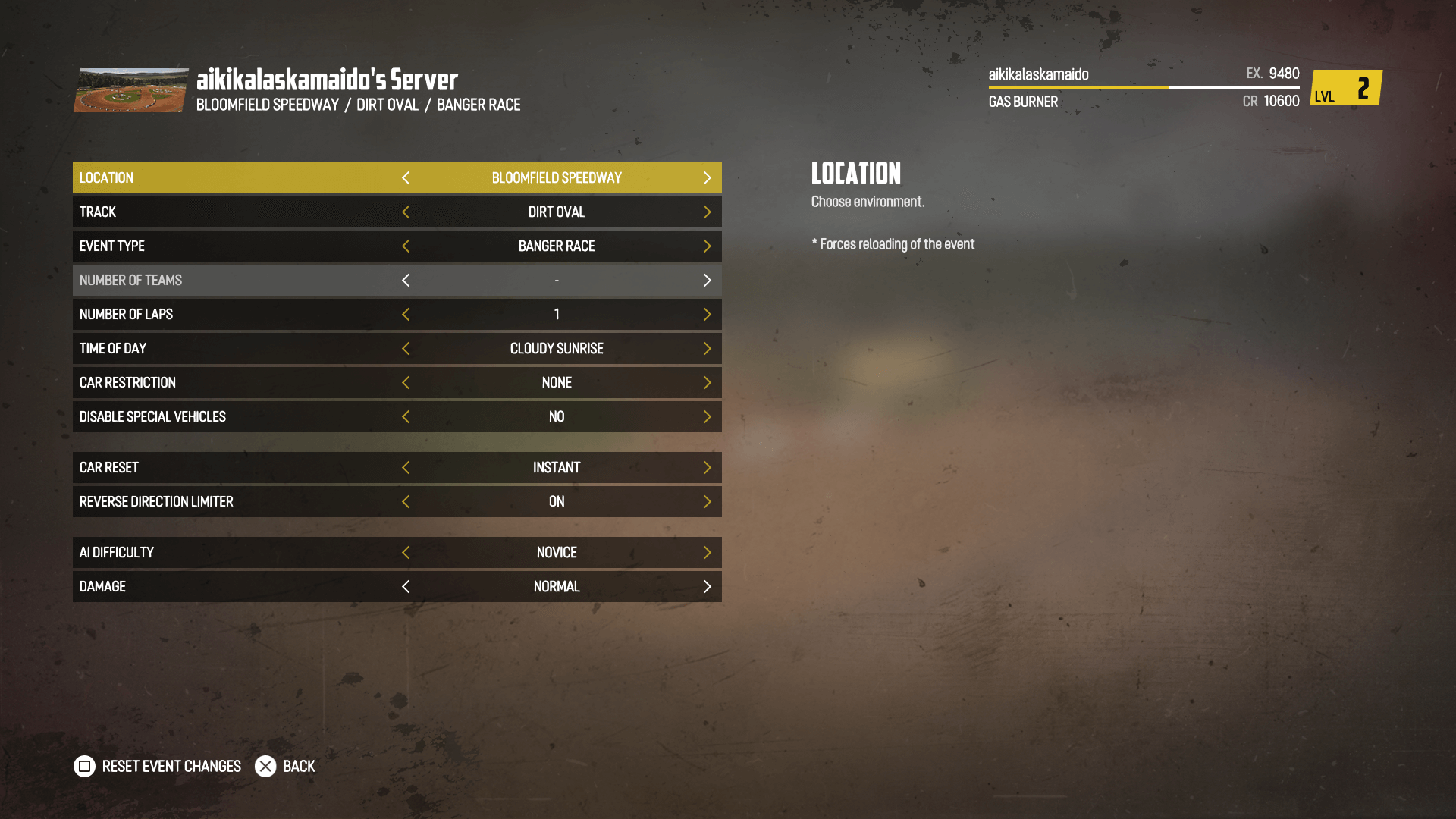Raise AI Difficulty with right arrow
The image size is (1456, 819).
click(707, 553)
